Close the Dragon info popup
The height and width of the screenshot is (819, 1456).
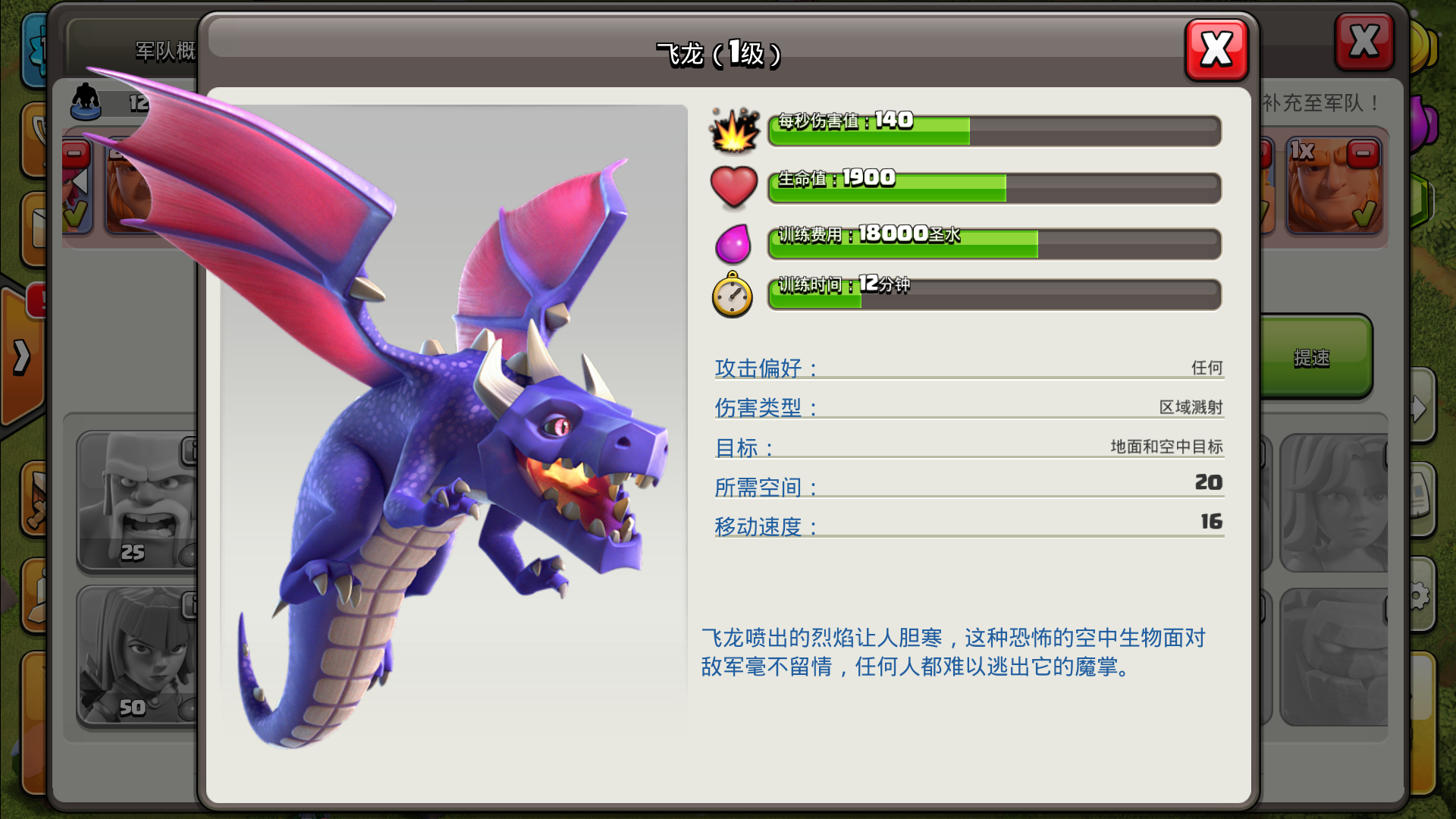click(x=1216, y=50)
